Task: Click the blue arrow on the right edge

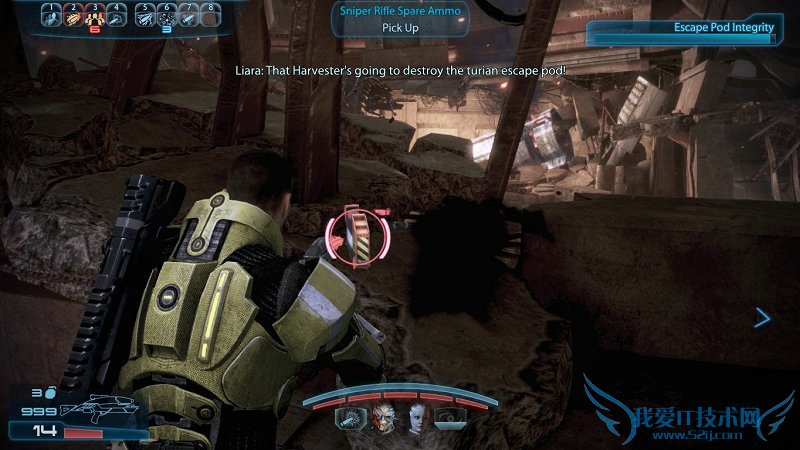Action: tap(762, 318)
